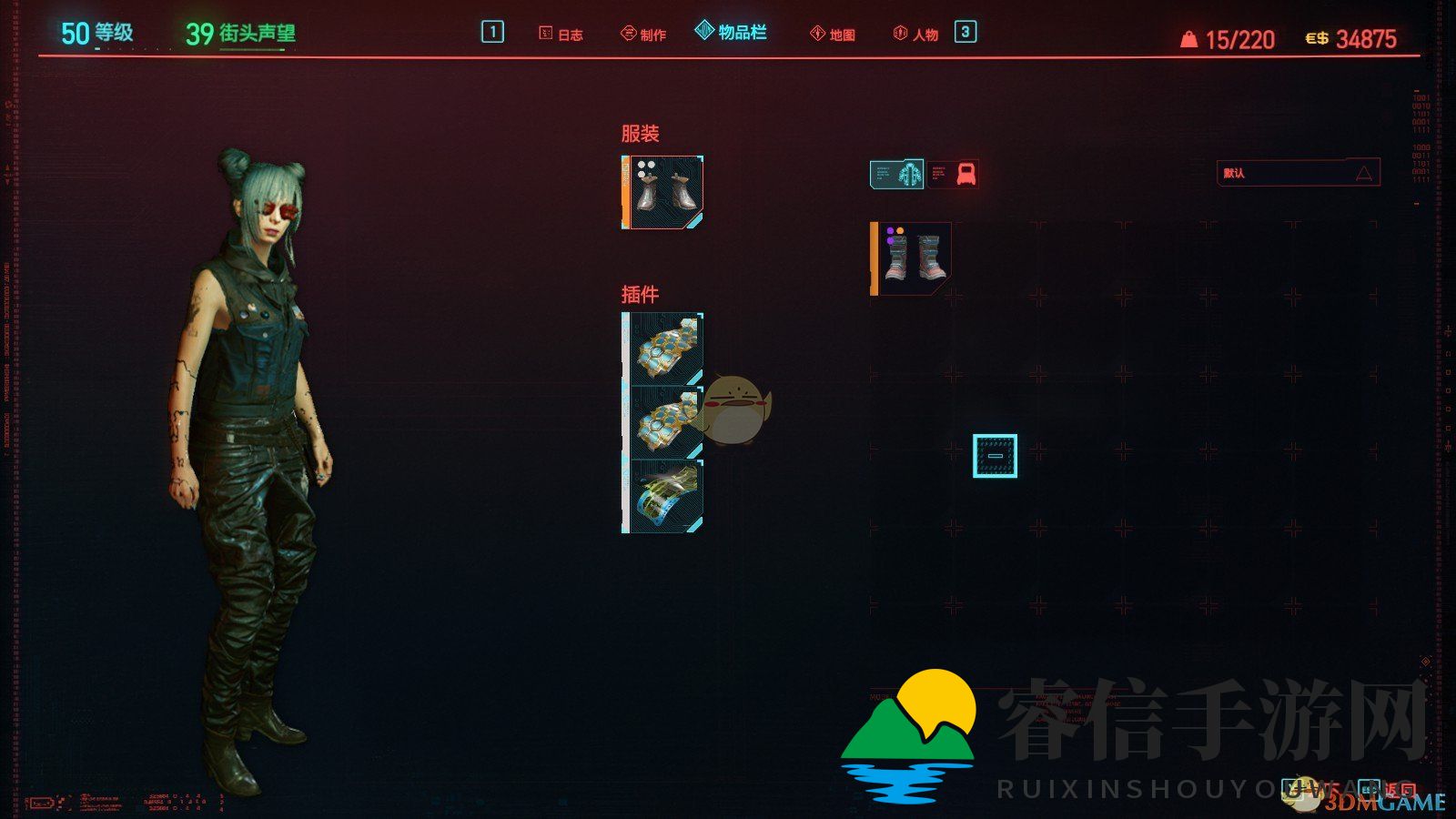Open the 地图 map tab
The height and width of the screenshot is (819, 1456).
[x=833, y=35]
